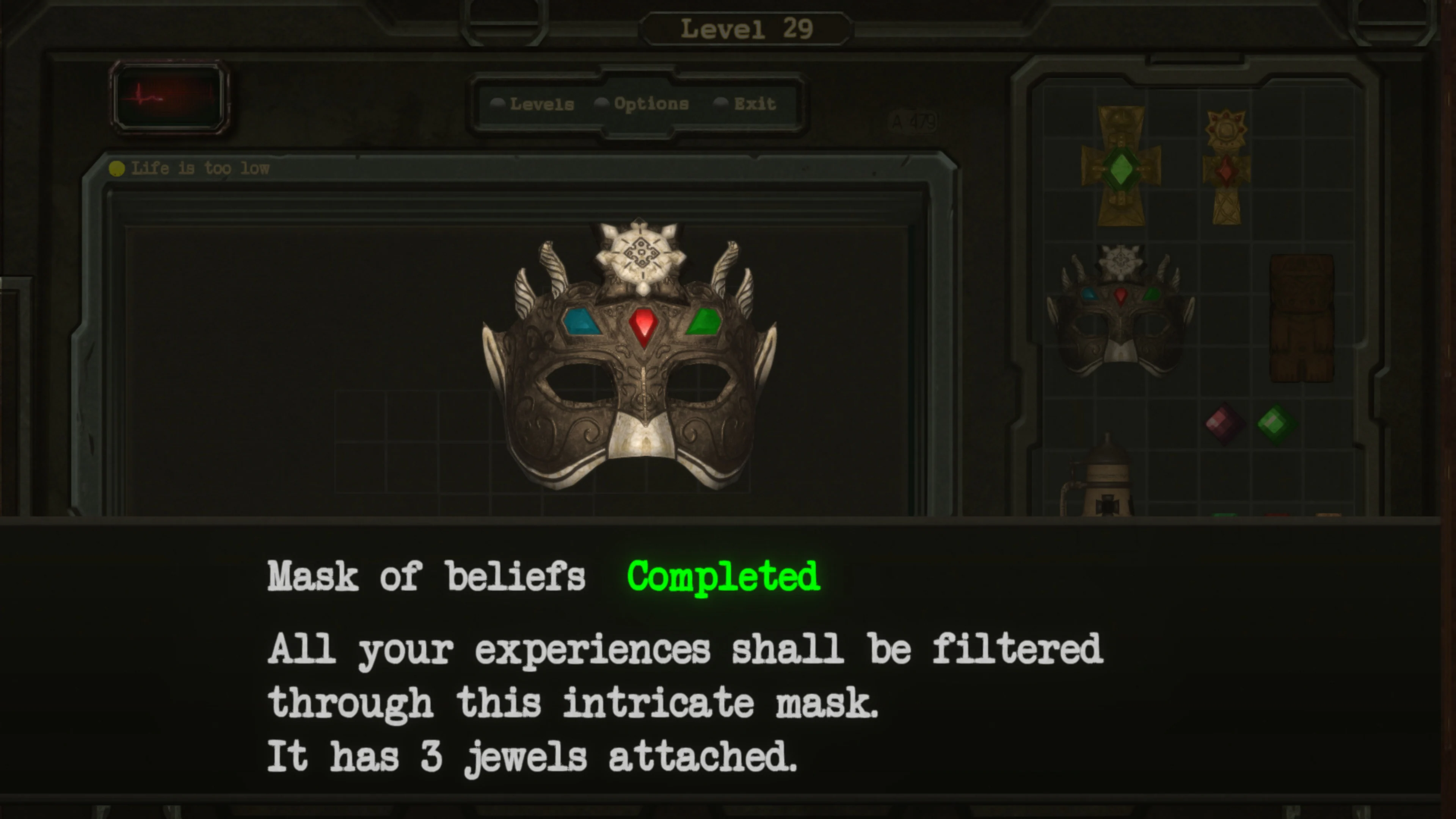Select the radio bullet beside Levels

point(498,103)
